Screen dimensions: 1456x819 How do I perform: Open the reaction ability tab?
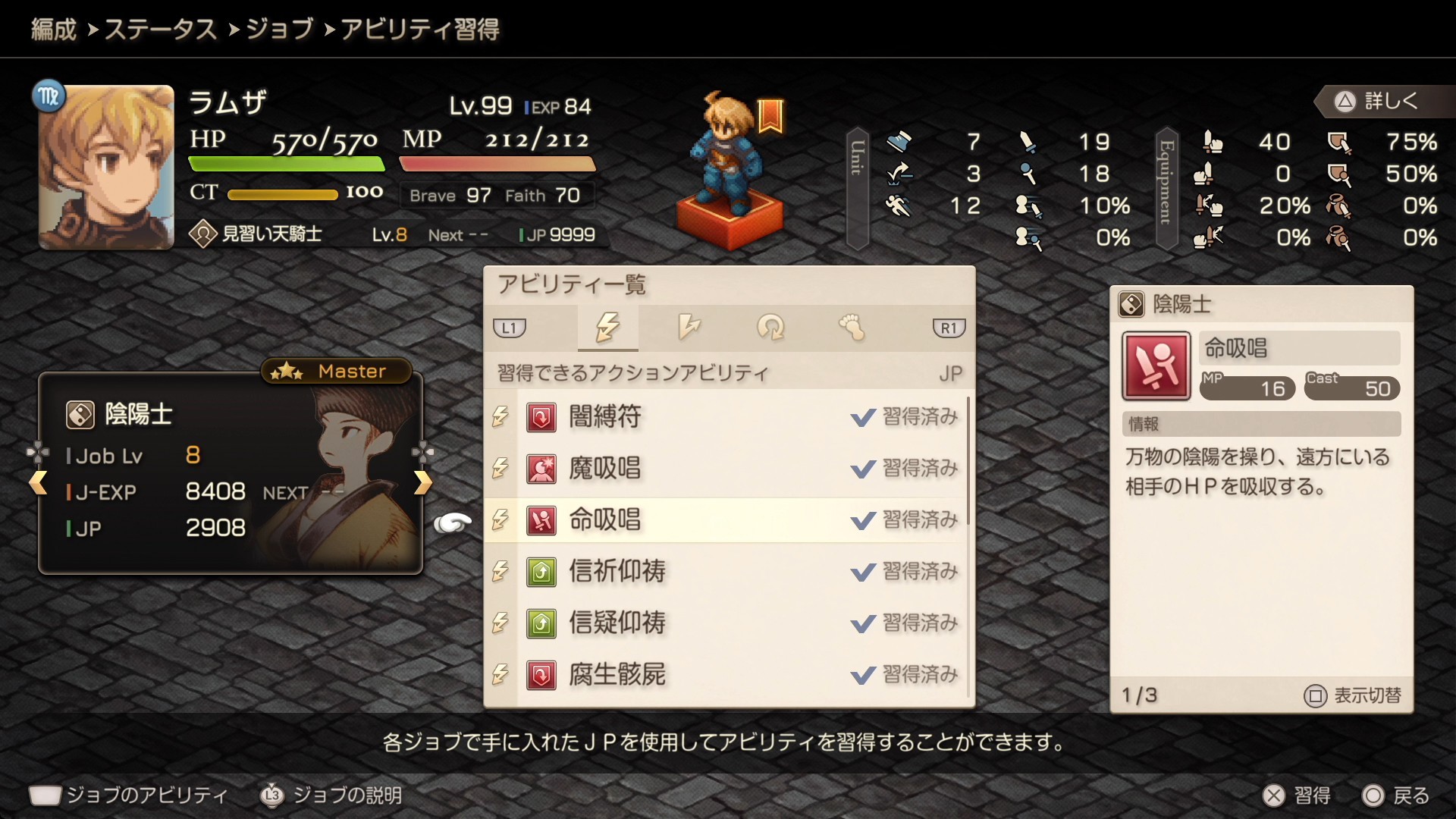coord(689,328)
